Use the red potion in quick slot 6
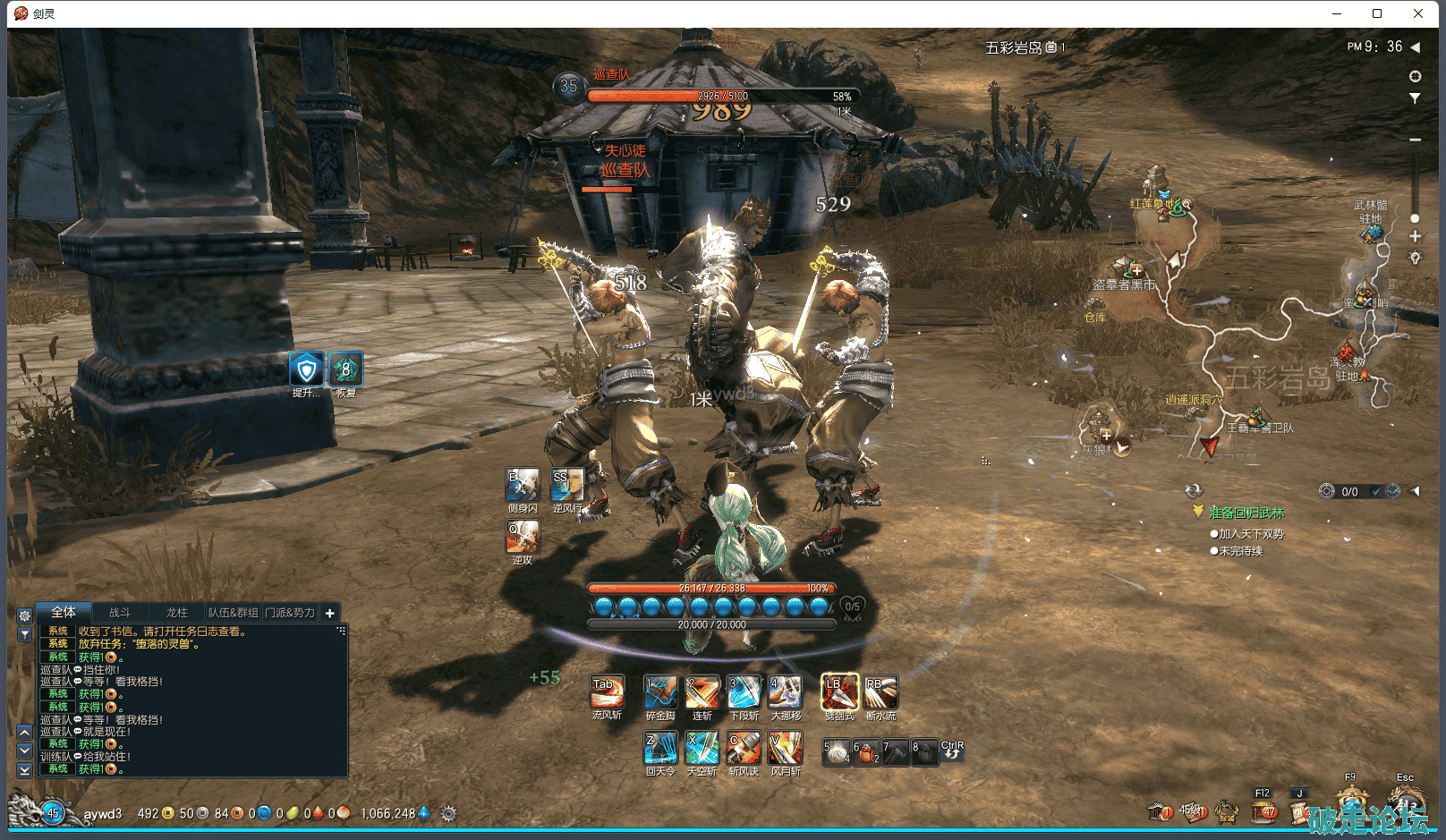 click(x=866, y=752)
